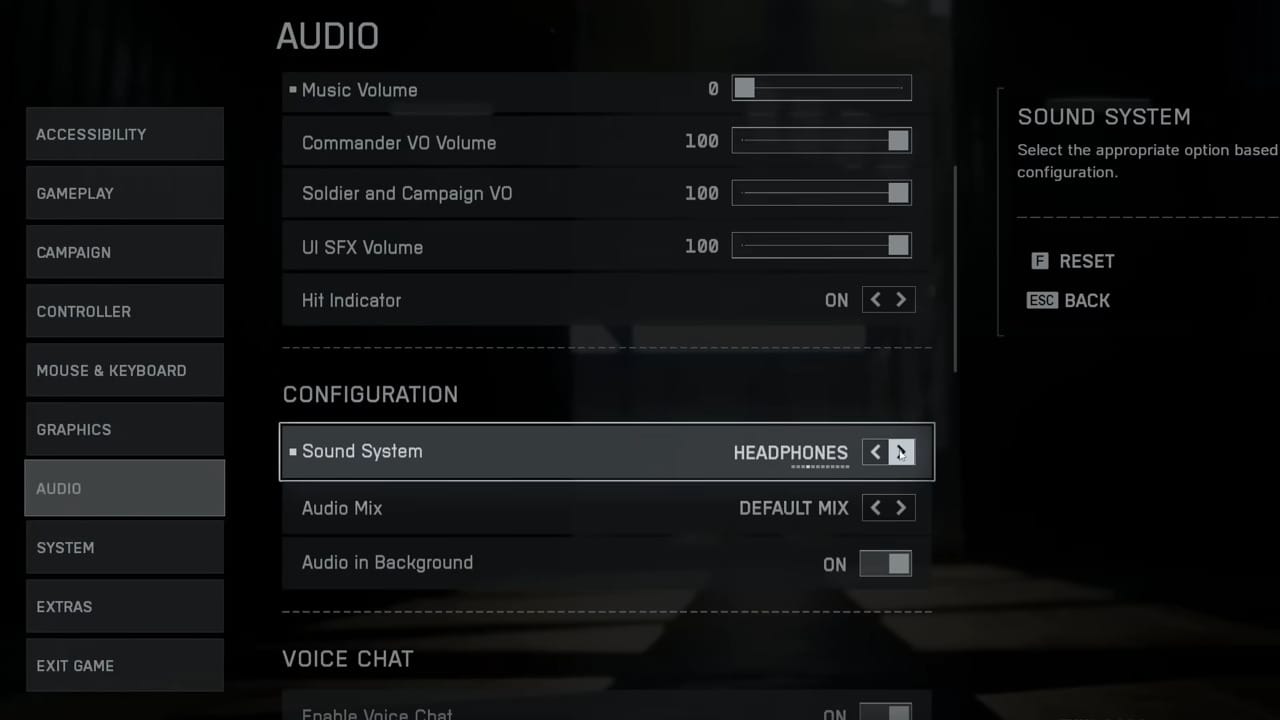Screen dimensions: 1280x720
Task: Click the Audio Mix left arrow
Action: (875, 508)
